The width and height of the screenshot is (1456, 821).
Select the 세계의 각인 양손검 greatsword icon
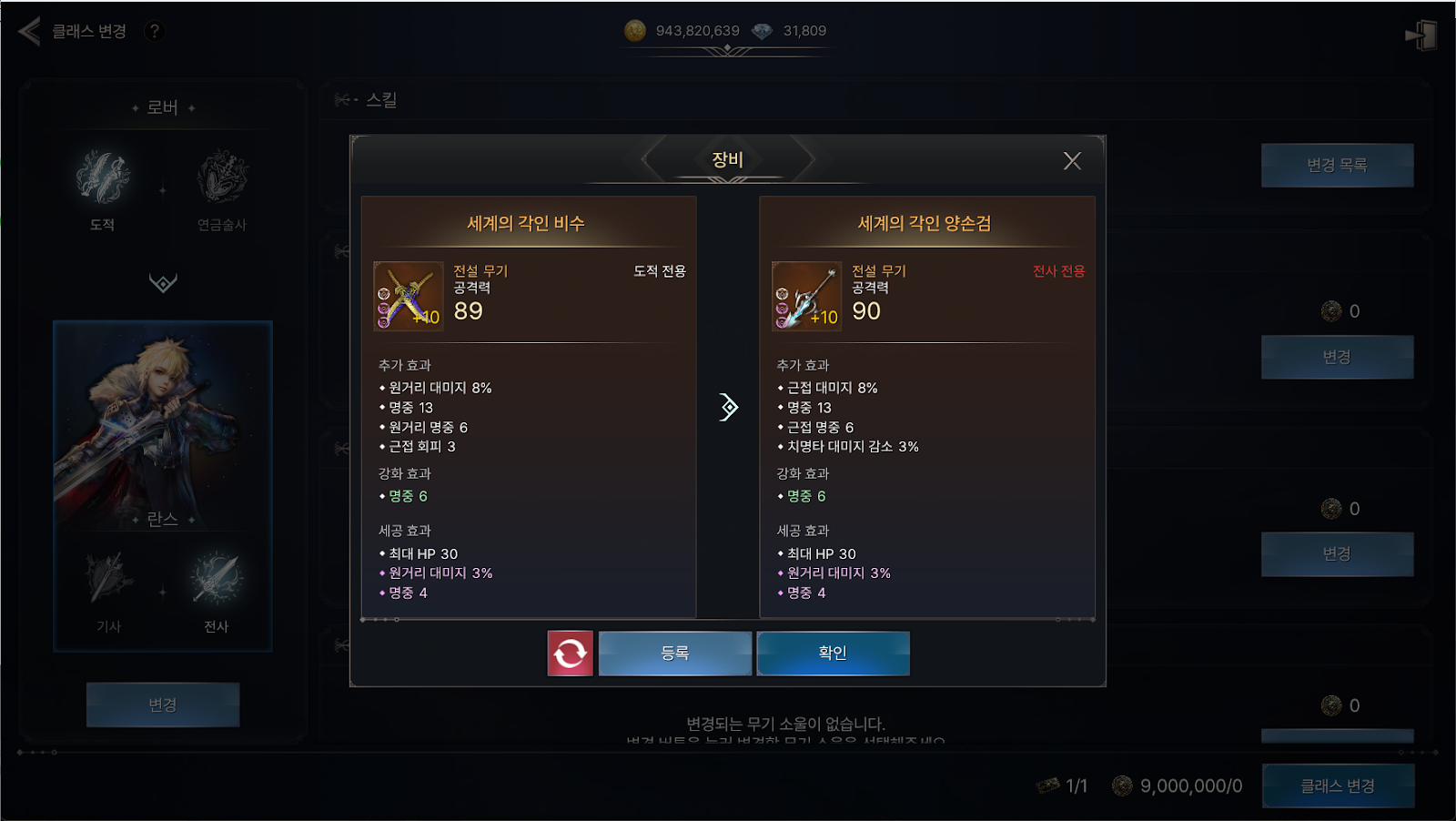(x=806, y=296)
